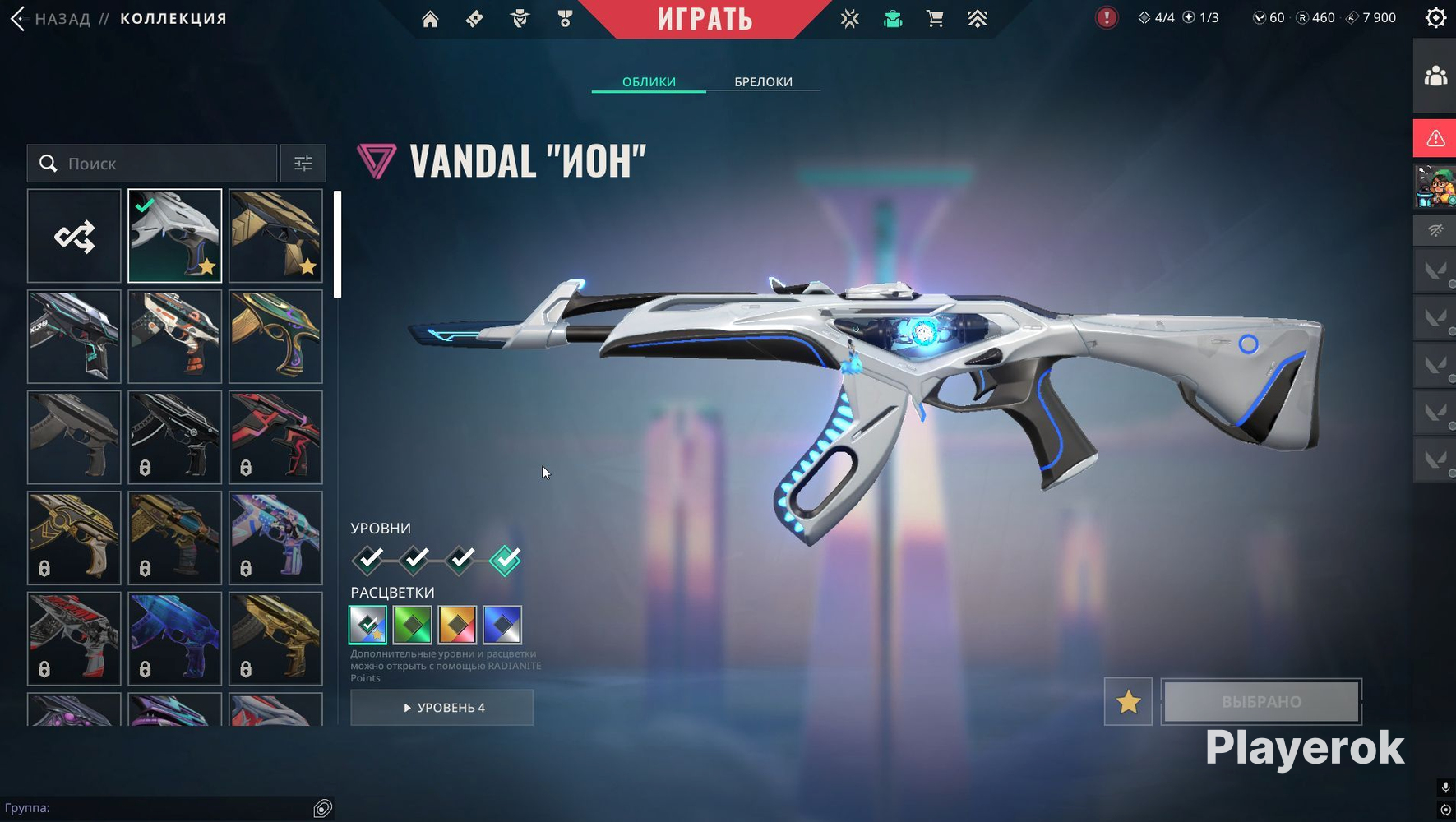Choose the equipped white Ion Vandal thumbnail
The height and width of the screenshot is (822, 1456).
point(175,237)
